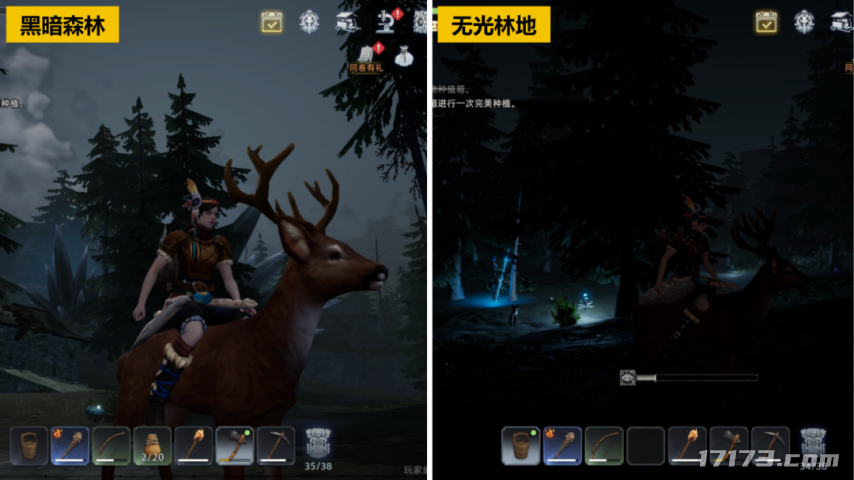Select the pickaxe slot in 黑暗森林 hotbar

(276, 445)
